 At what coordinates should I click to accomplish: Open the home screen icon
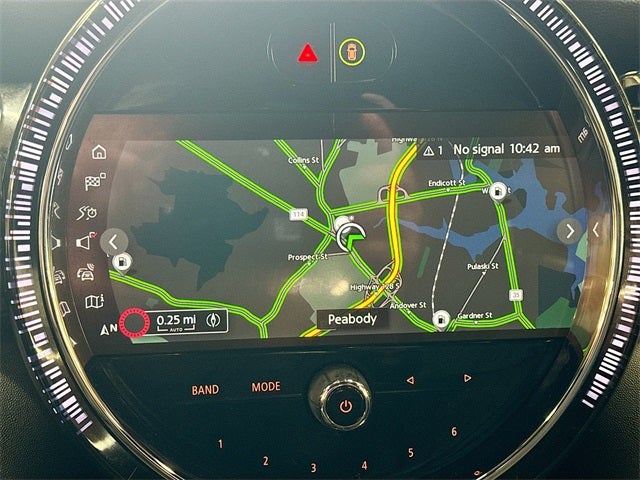click(98, 152)
